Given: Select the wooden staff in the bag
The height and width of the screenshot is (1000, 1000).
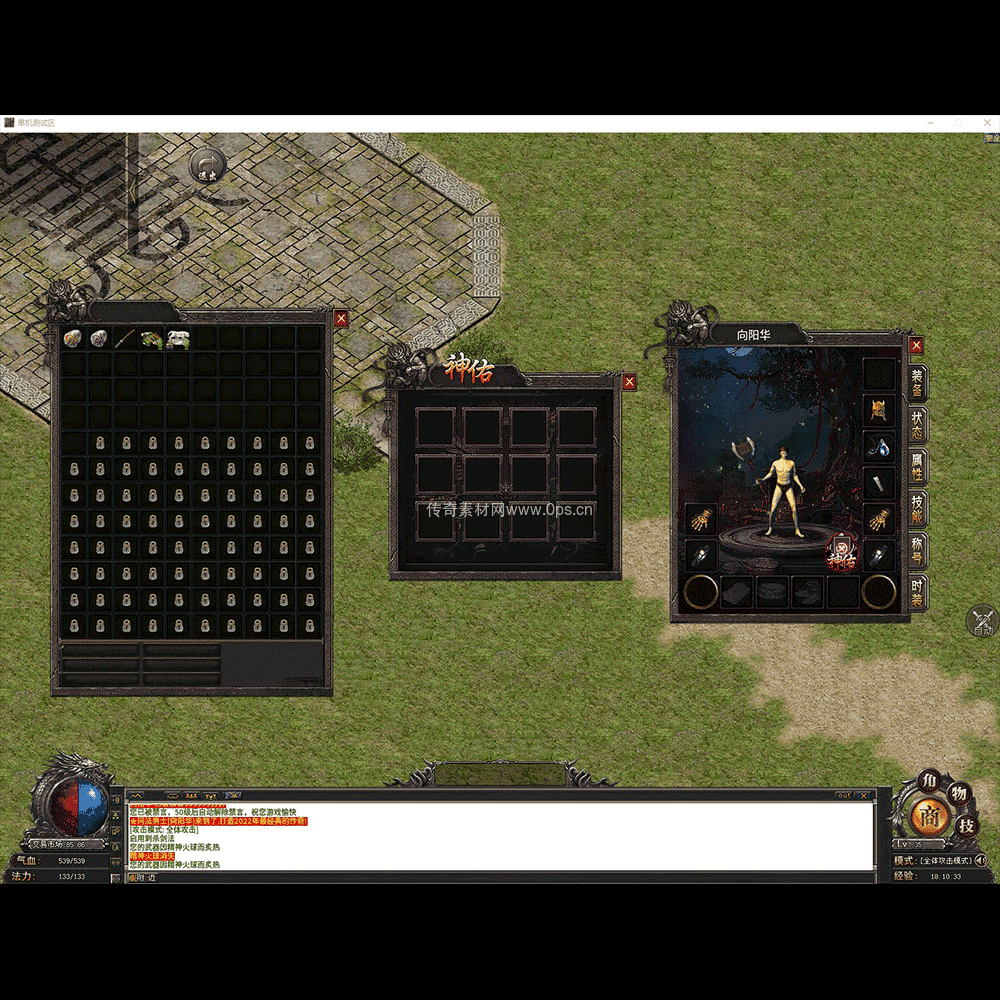Looking at the screenshot, I should coord(125,339).
